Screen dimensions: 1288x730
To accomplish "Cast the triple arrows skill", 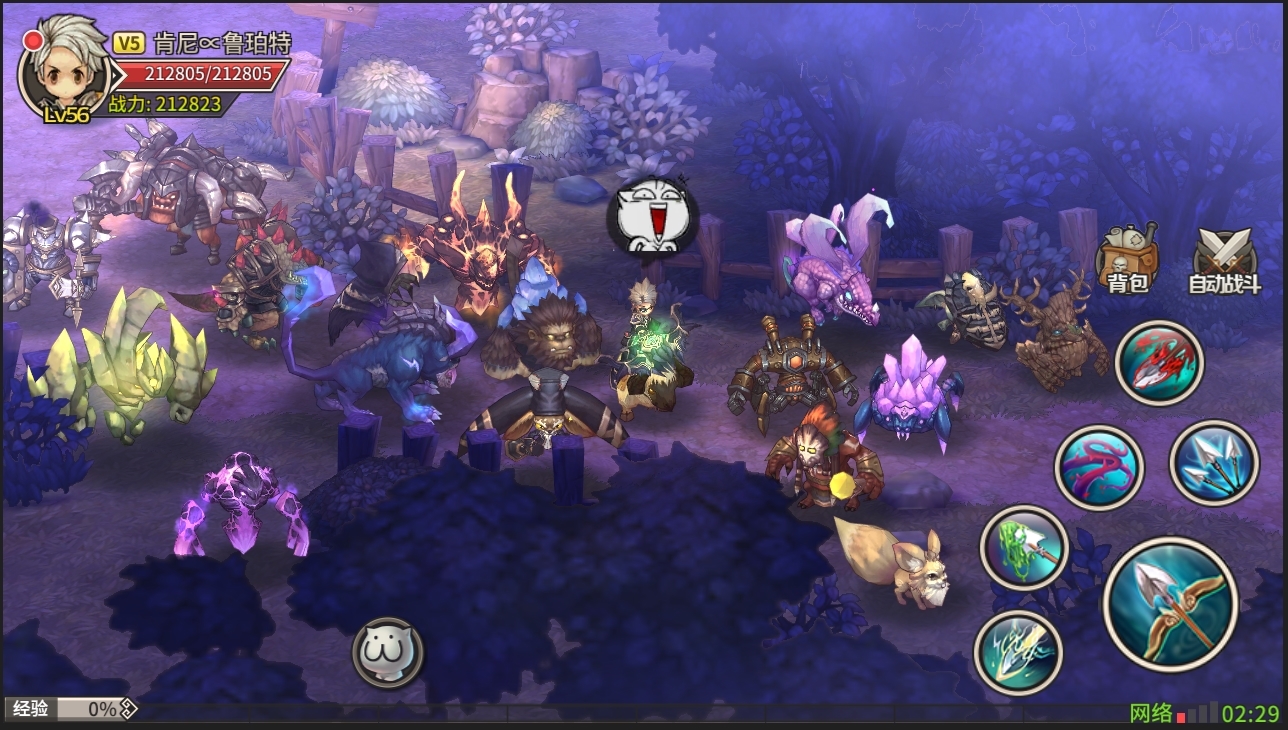I will [x=1213, y=463].
